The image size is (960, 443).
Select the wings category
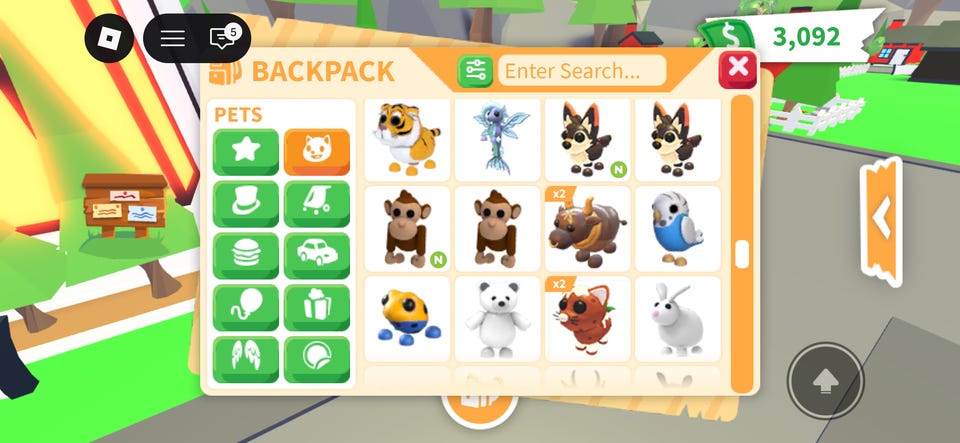[x=246, y=359]
